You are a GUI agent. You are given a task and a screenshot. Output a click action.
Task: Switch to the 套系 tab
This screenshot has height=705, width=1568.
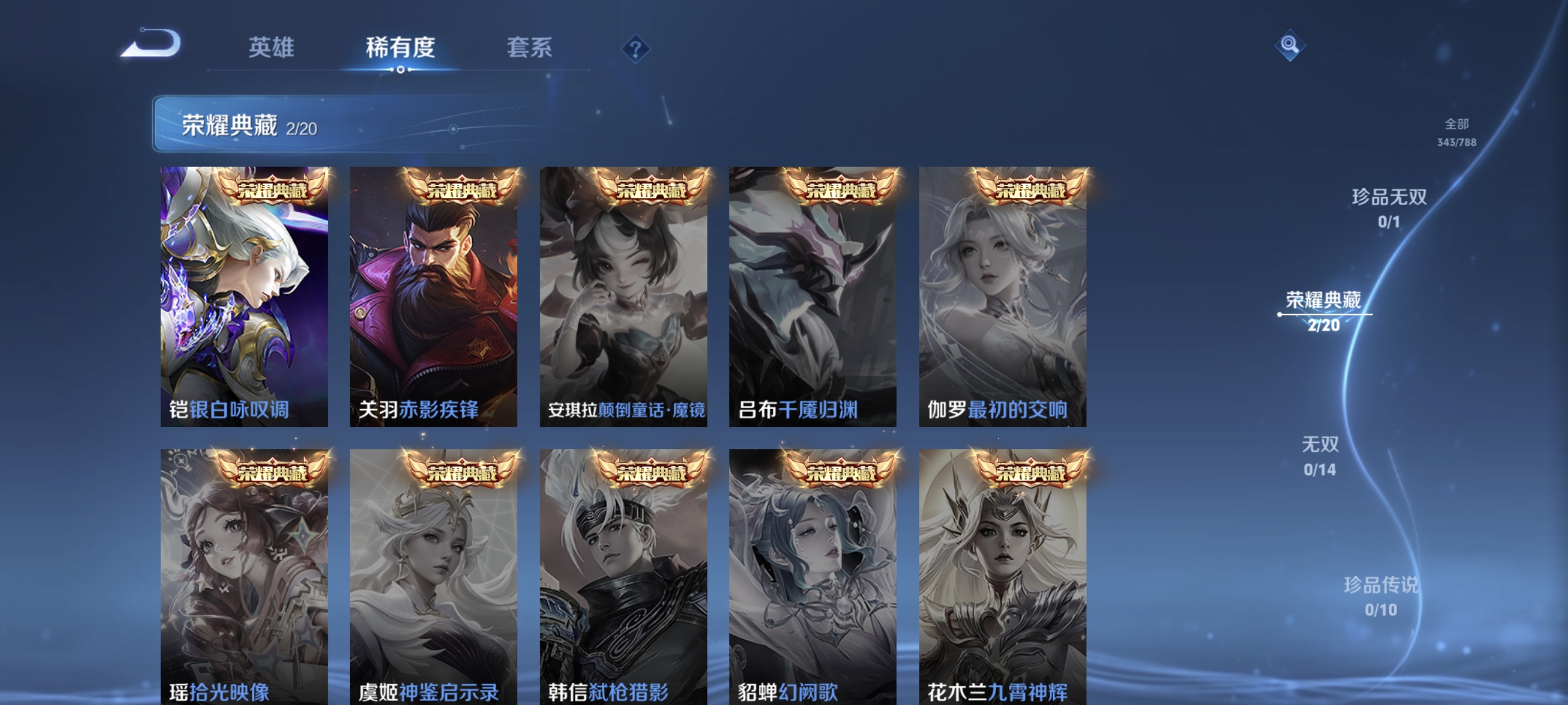530,49
